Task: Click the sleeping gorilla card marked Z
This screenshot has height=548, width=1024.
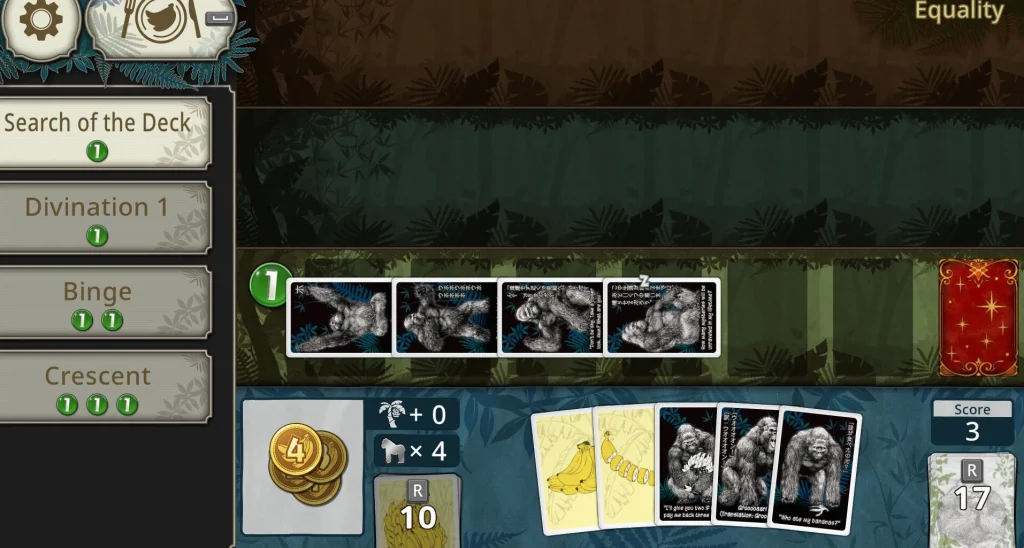Action: [662, 317]
